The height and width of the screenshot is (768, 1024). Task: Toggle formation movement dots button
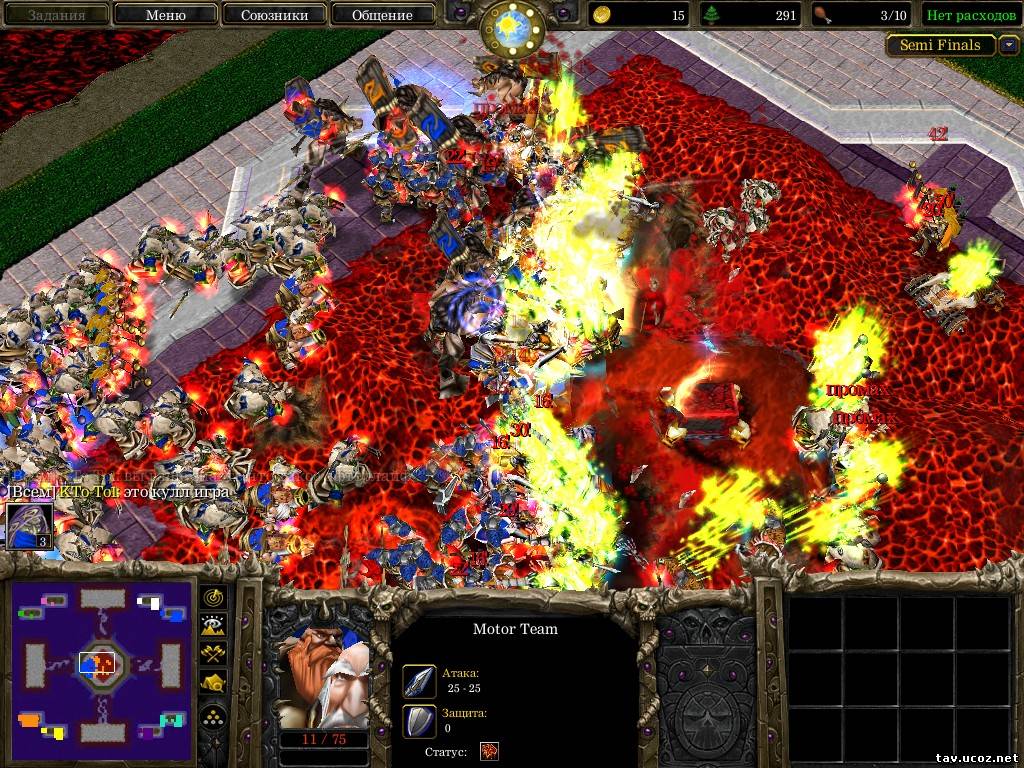click(x=215, y=714)
